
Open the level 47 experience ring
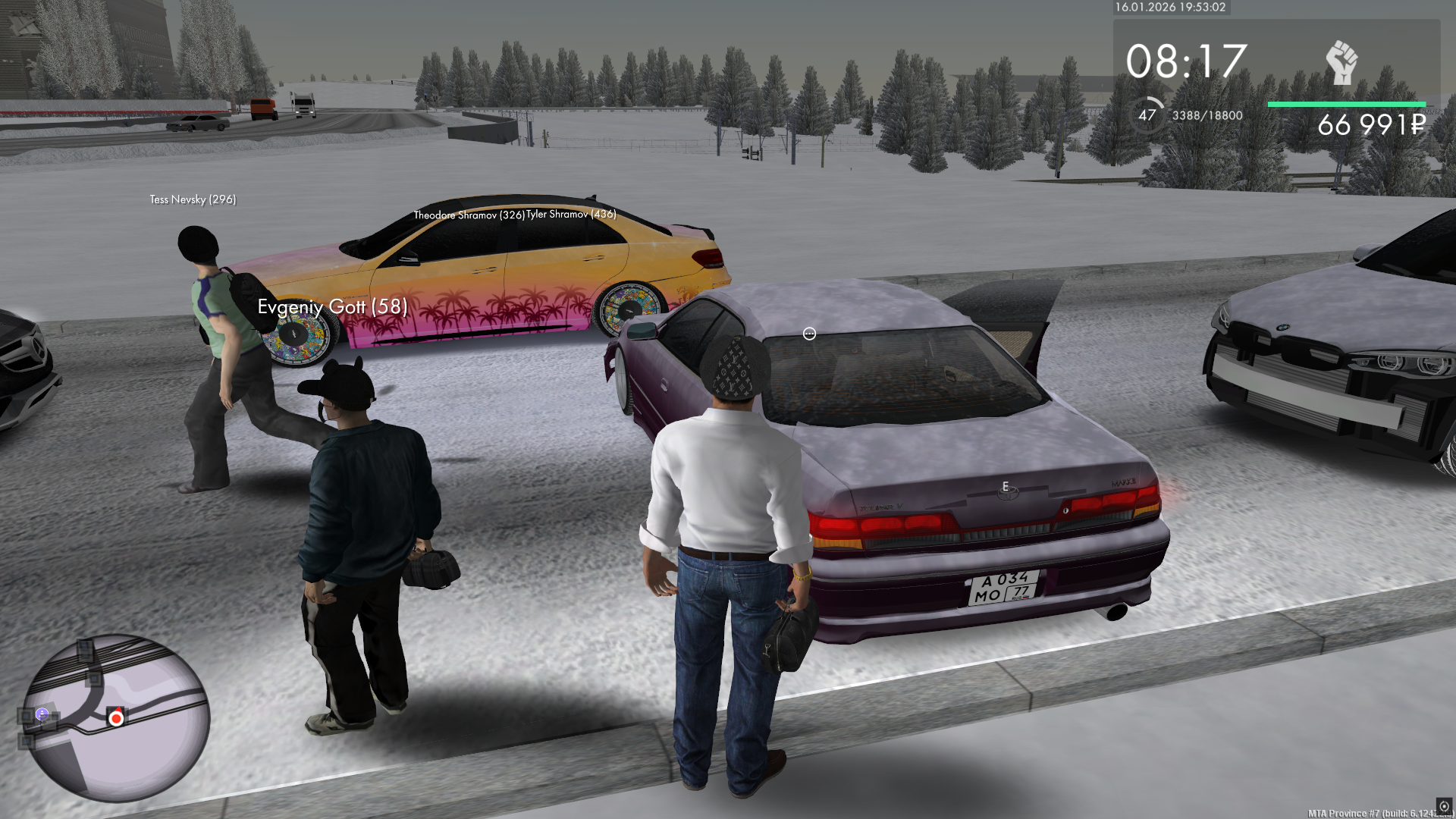click(x=1147, y=115)
